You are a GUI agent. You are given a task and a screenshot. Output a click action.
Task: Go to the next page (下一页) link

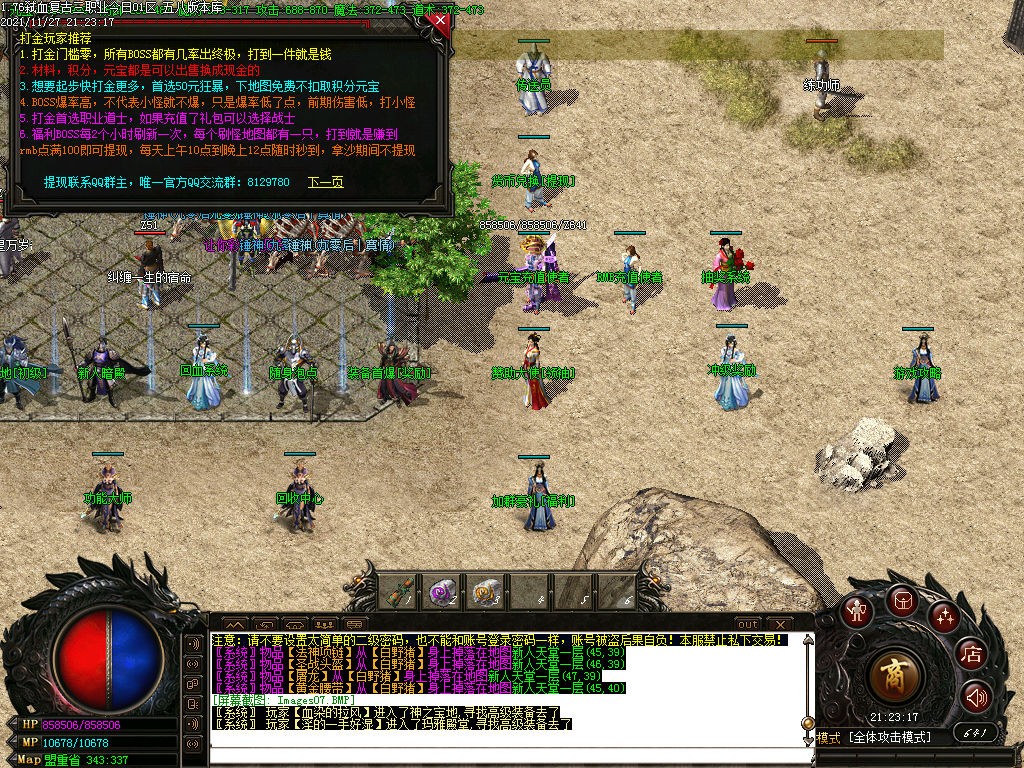[x=325, y=183]
